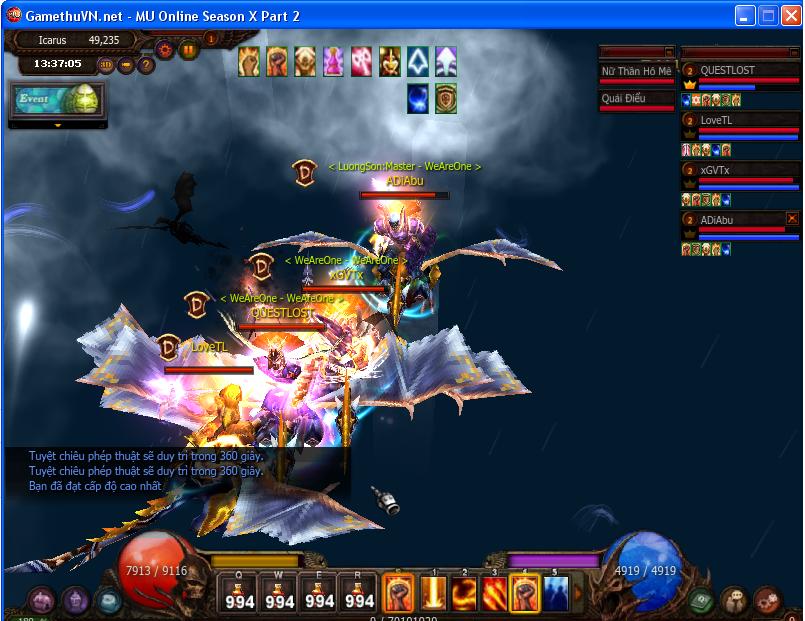Target the Quái Điểu enemy entry
The image size is (805, 621).
click(x=636, y=99)
